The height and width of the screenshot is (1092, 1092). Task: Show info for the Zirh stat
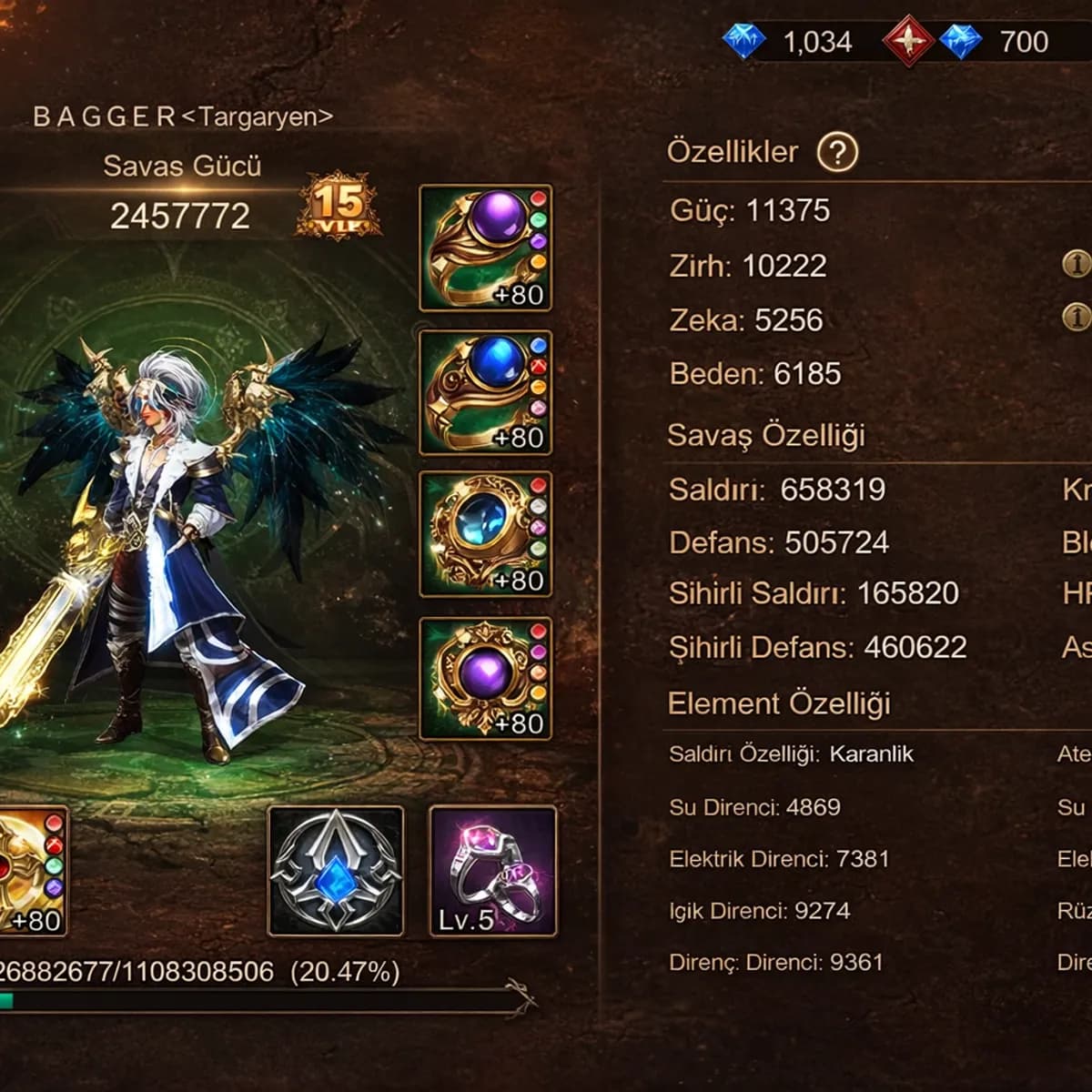point(1077,264)
